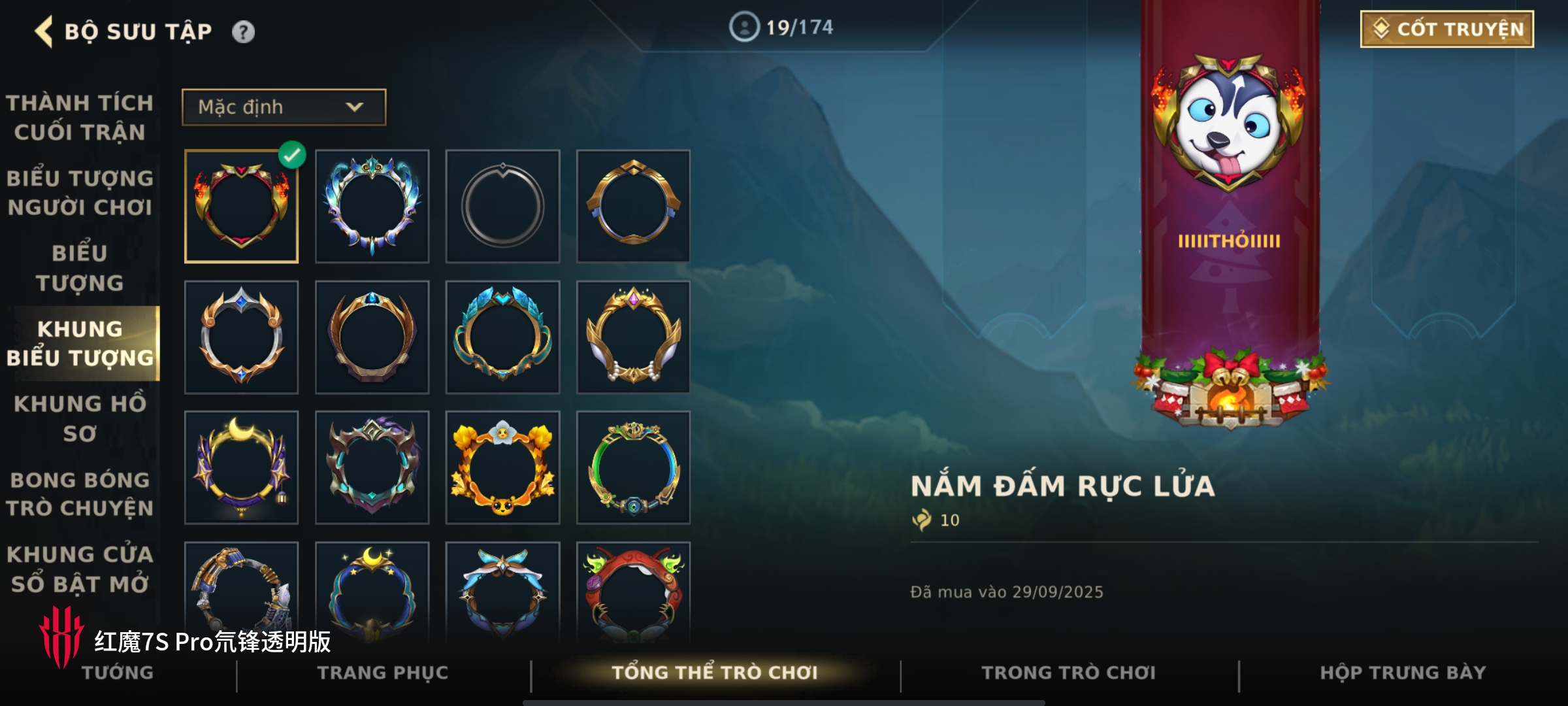Open the Cốt Truyện button

click(1446, 29)
